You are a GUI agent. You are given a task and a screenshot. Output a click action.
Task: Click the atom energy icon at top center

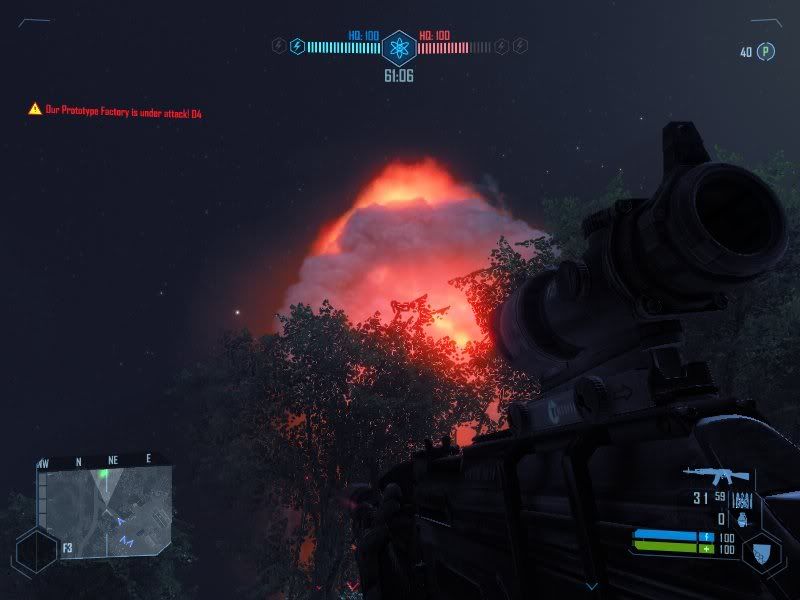pos(399,46)
